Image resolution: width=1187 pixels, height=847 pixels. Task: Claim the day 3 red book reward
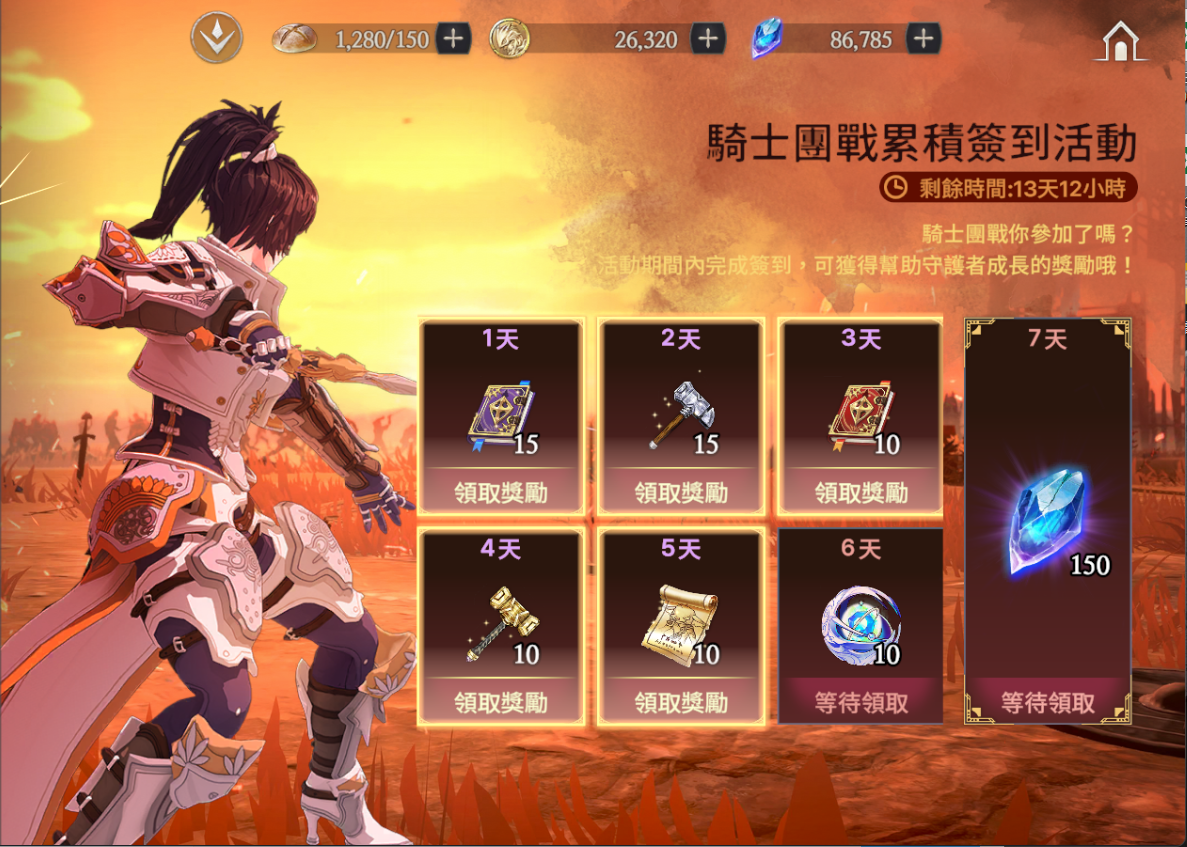(x=861, y=492)
